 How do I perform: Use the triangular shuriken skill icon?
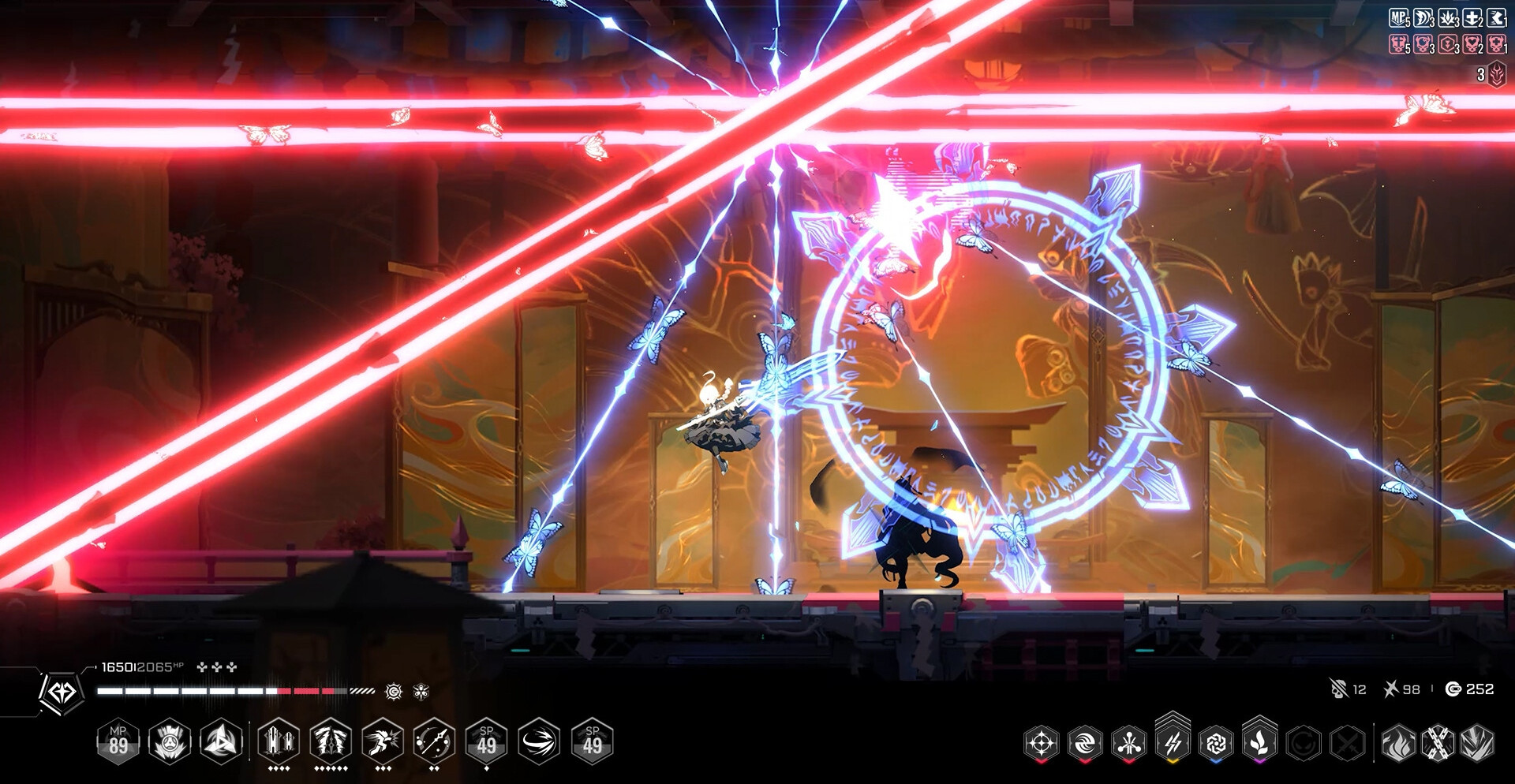(x=222, y=742)
